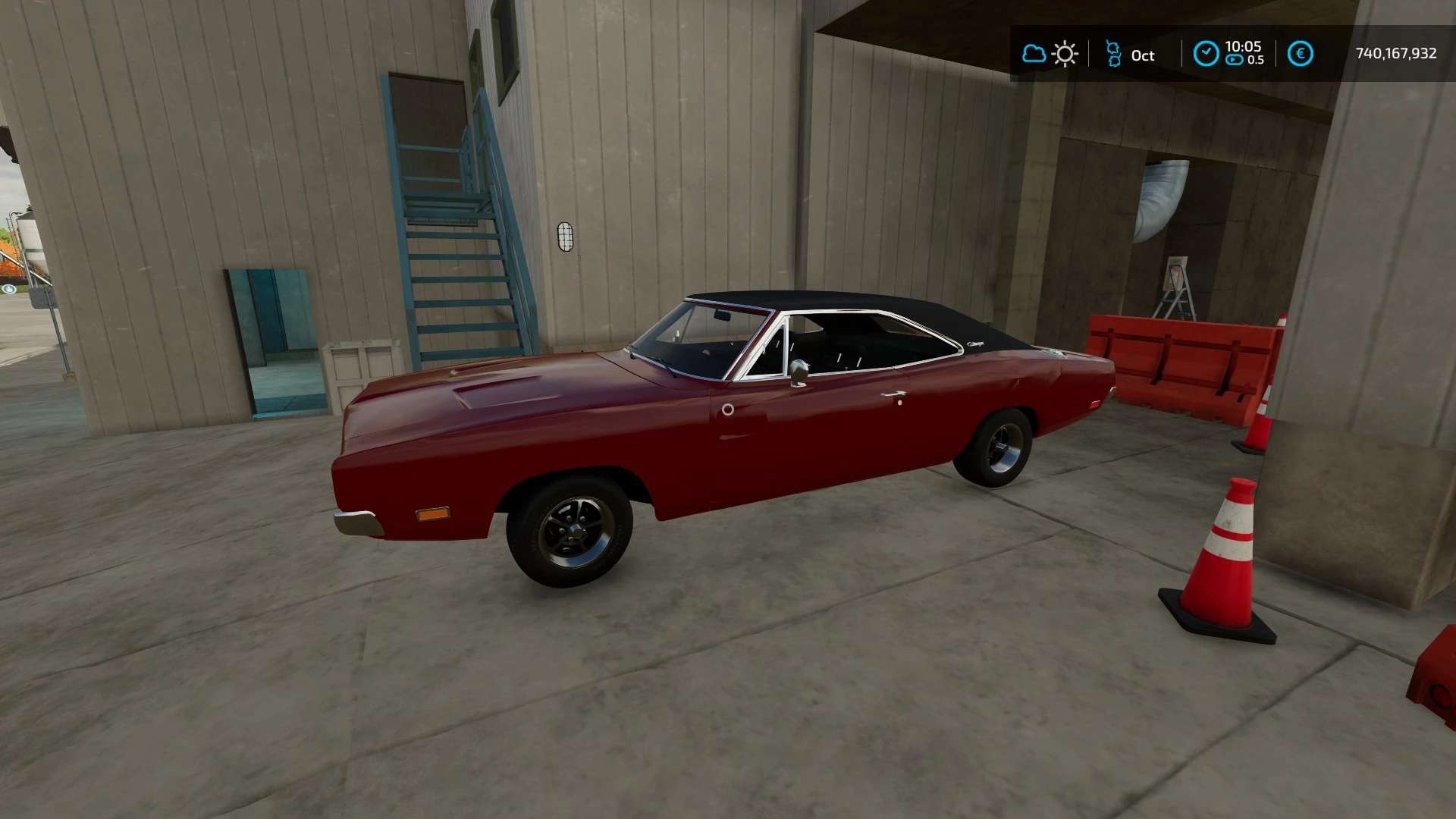The width and height of the screenshot is (1456, 819).
Task: Click the blue clock icon
Action: pos(1206,54)
